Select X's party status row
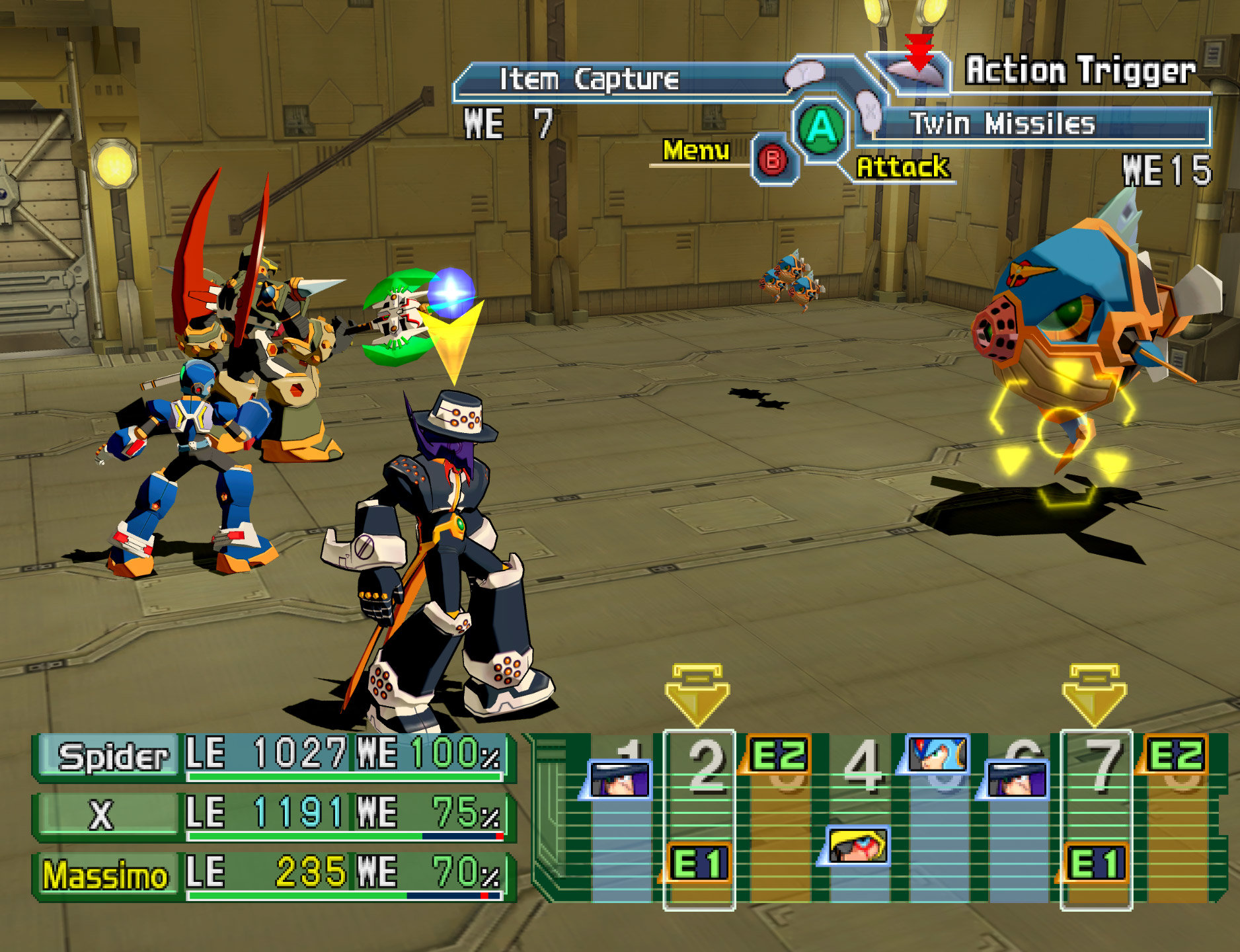The image size is (1240, 952). 272,814
